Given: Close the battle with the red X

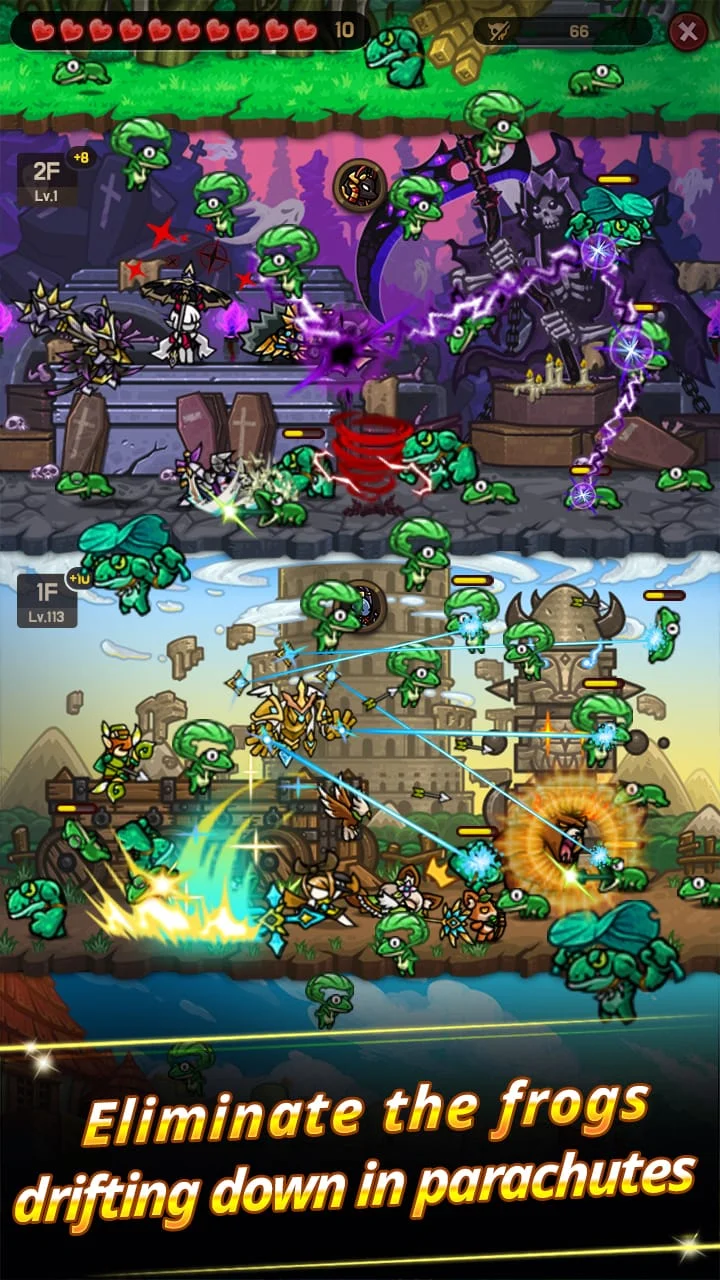Looking at the screenshot, I should pyautogui.click(x=687, y=32).
